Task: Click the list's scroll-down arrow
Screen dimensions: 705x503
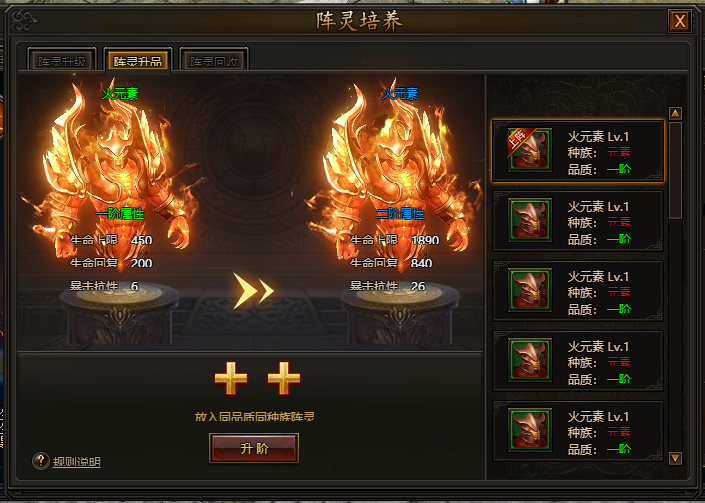Action: 675,458
